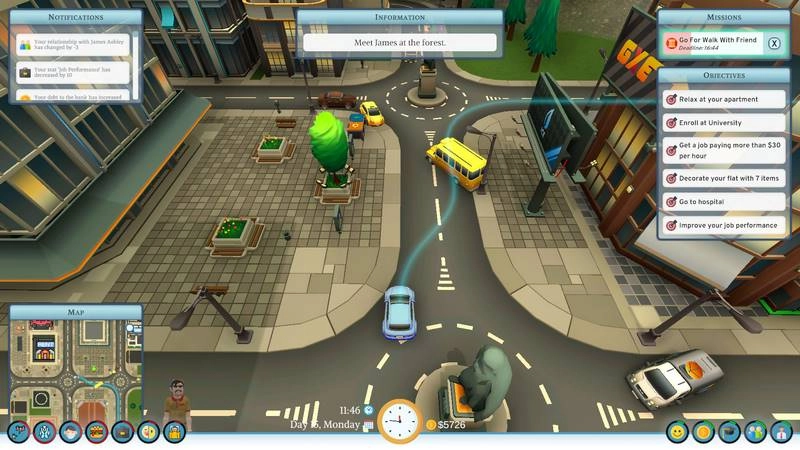Open the James Ashley relationship notification
The height and width of the screenshot is (450, 800).
76,45
